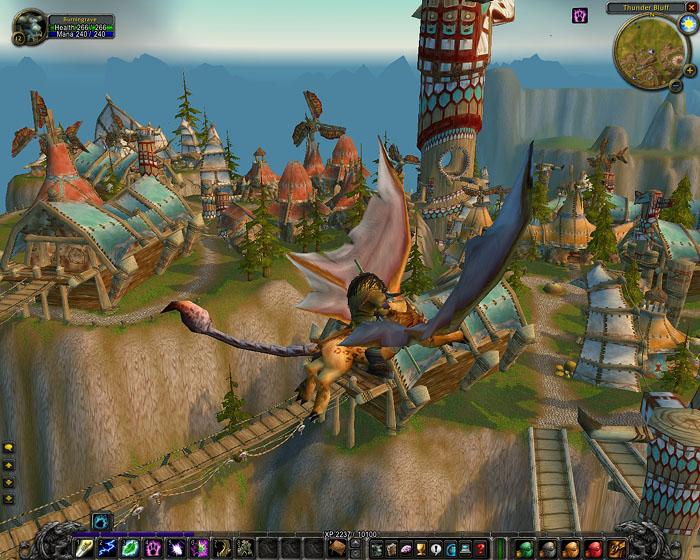Zoom in the minimap with plus button

click(690, 71)
